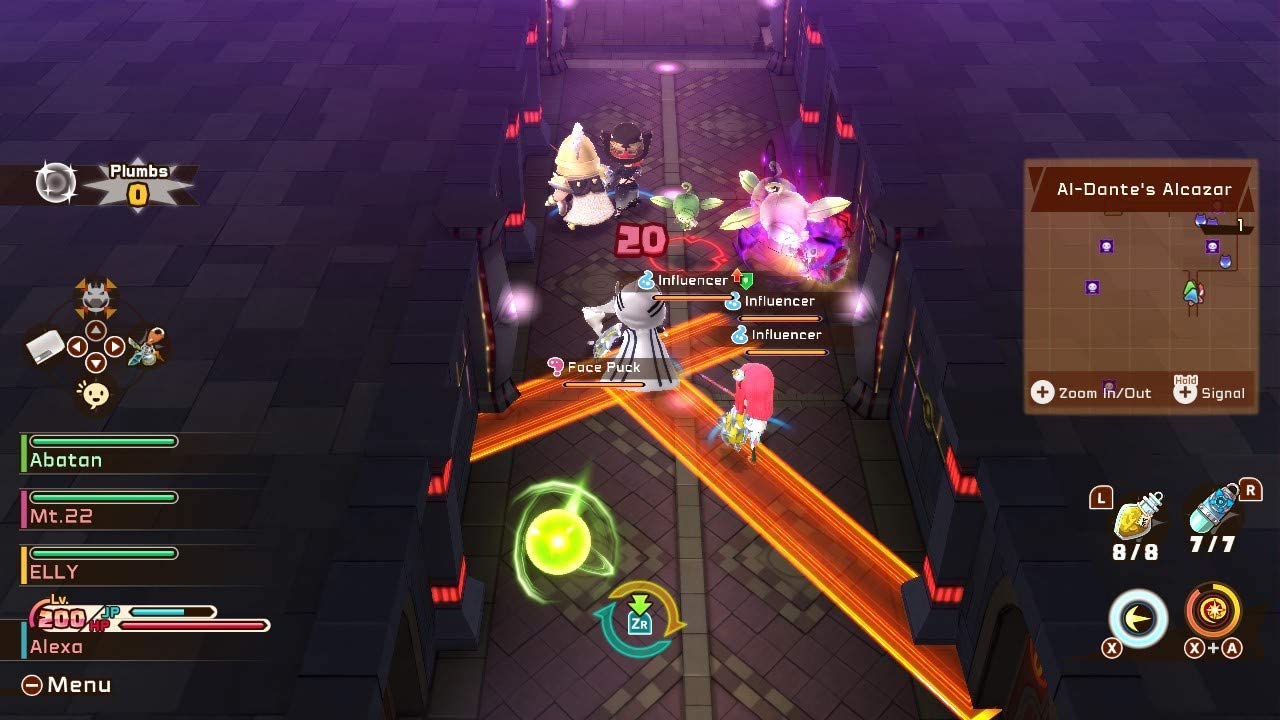Select the topmost Influencer nameplate
The image size is (1280, 720).
click(690, 280)
